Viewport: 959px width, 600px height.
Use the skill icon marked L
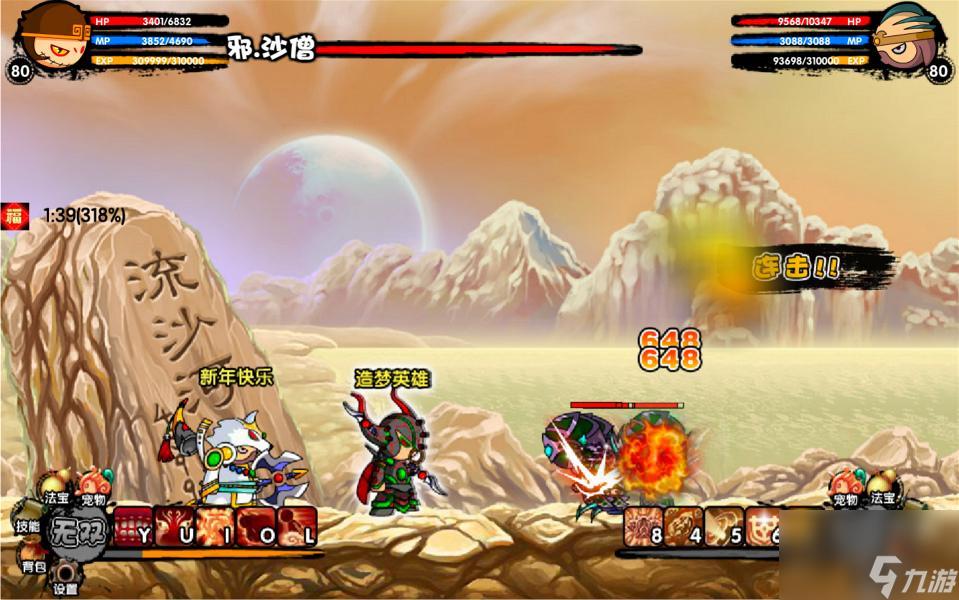tap(298, 526)
